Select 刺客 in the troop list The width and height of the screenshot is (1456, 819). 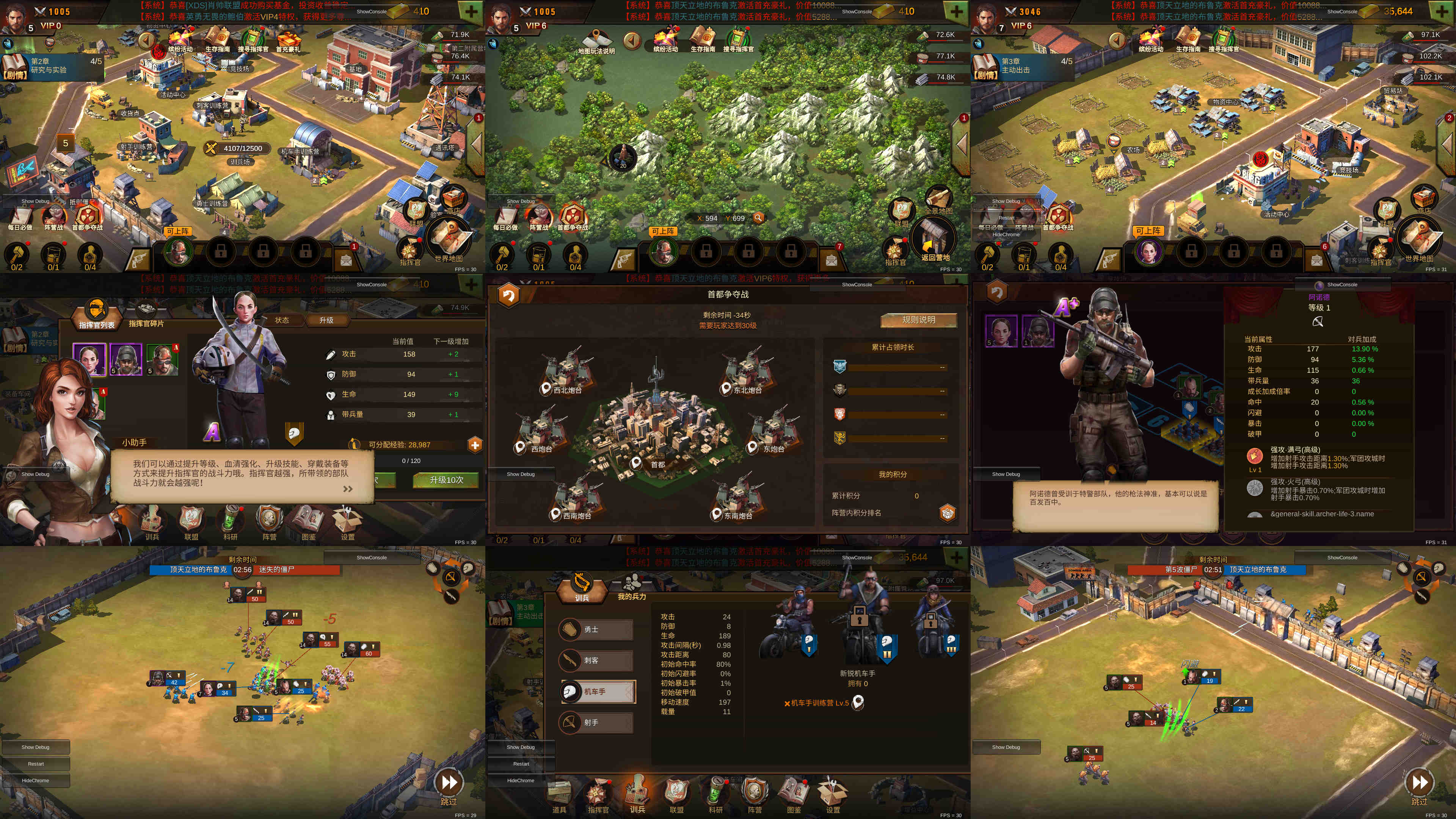597,661
